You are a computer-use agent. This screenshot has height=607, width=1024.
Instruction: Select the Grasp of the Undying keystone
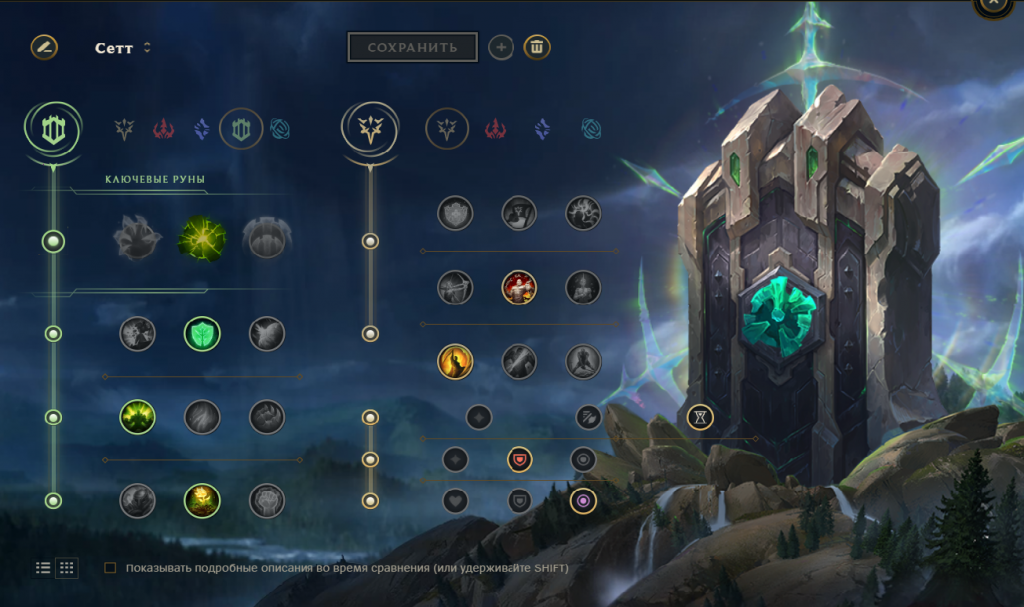(137, 238)
